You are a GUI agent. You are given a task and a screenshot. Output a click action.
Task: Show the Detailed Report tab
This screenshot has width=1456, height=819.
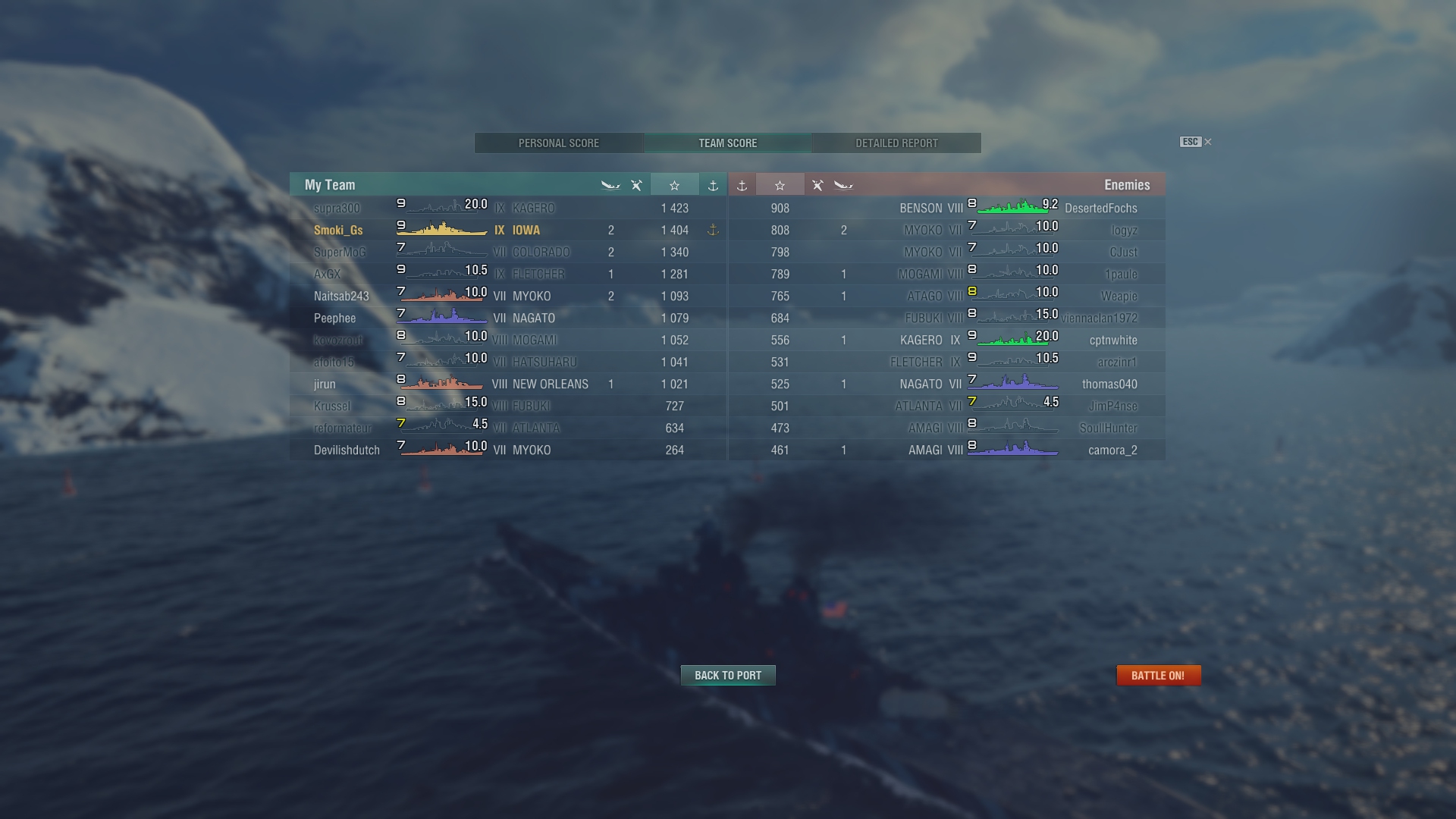coord(896,143)
